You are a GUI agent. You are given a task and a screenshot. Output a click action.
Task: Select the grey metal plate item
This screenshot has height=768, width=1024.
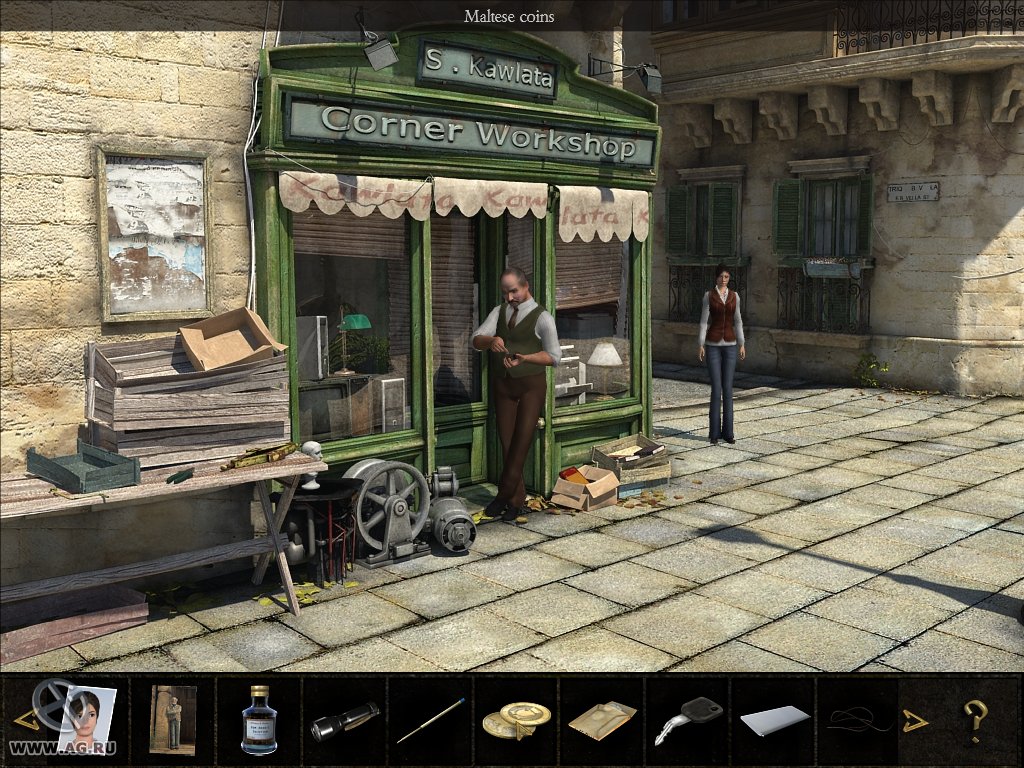774,720
